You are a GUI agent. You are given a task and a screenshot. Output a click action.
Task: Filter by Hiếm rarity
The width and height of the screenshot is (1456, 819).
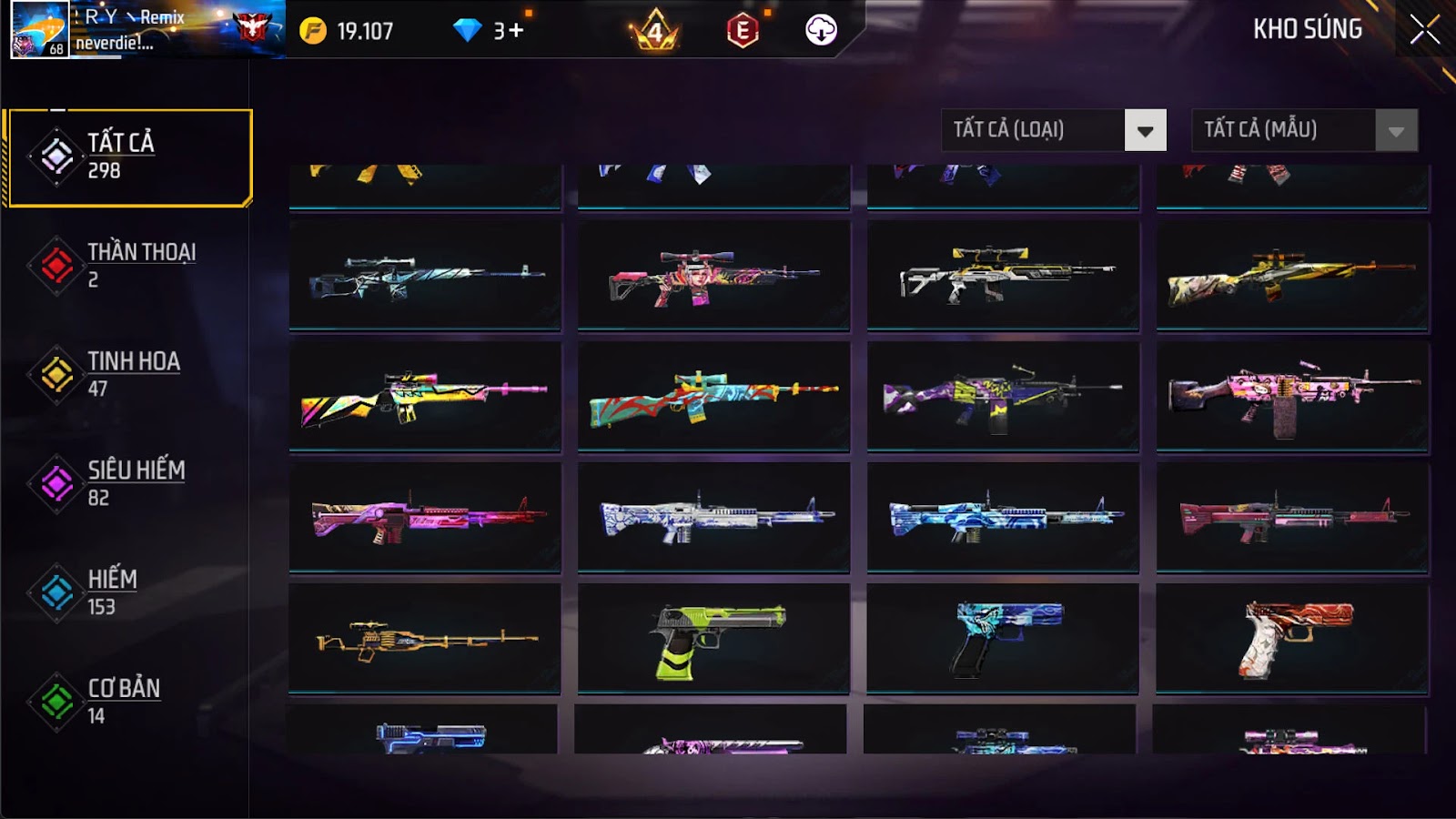[x=127, y=593]
